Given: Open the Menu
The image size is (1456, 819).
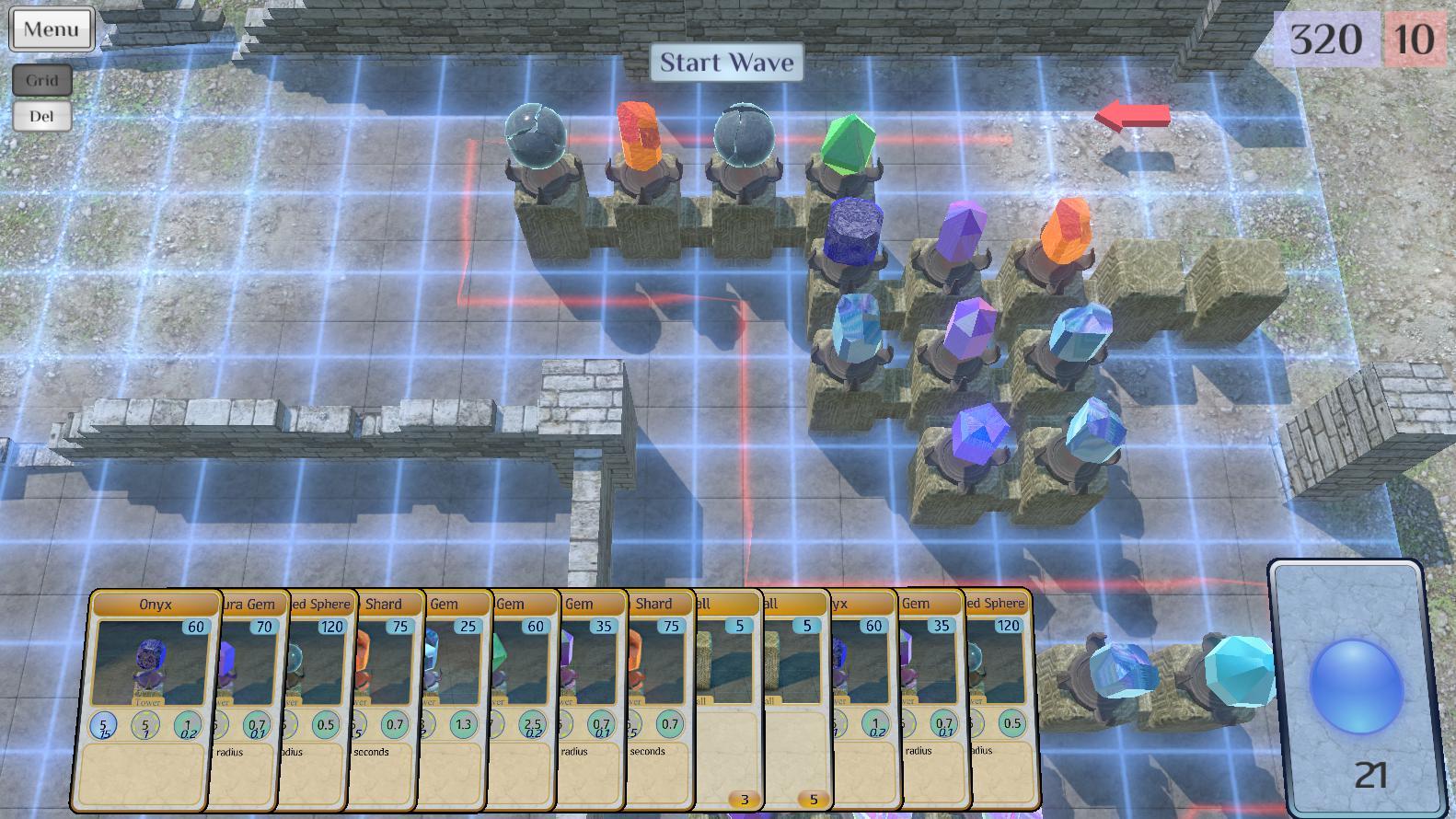Looking at the screenshot, I should (x=51, y=29).
